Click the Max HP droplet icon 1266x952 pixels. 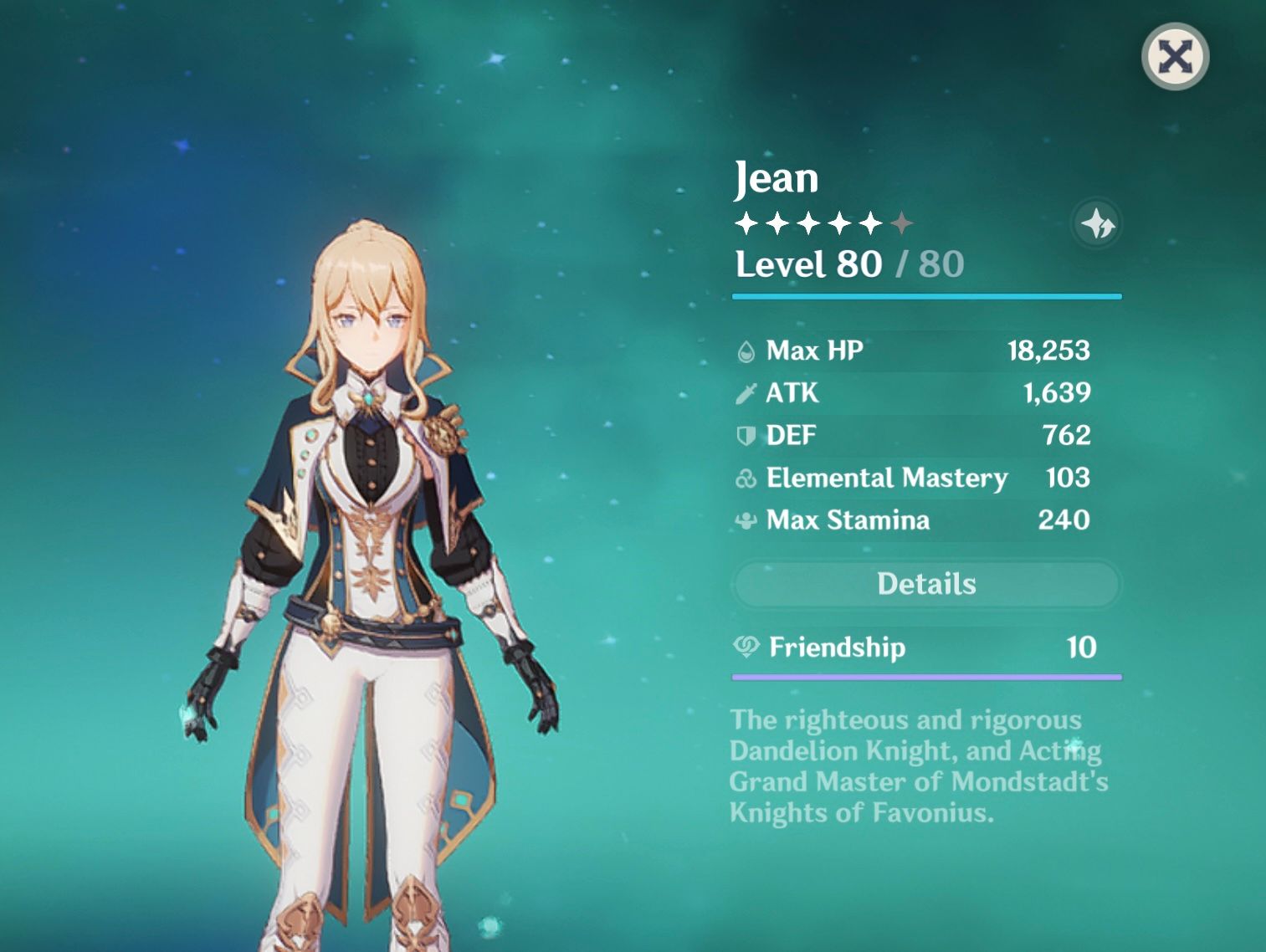point(746,351)
